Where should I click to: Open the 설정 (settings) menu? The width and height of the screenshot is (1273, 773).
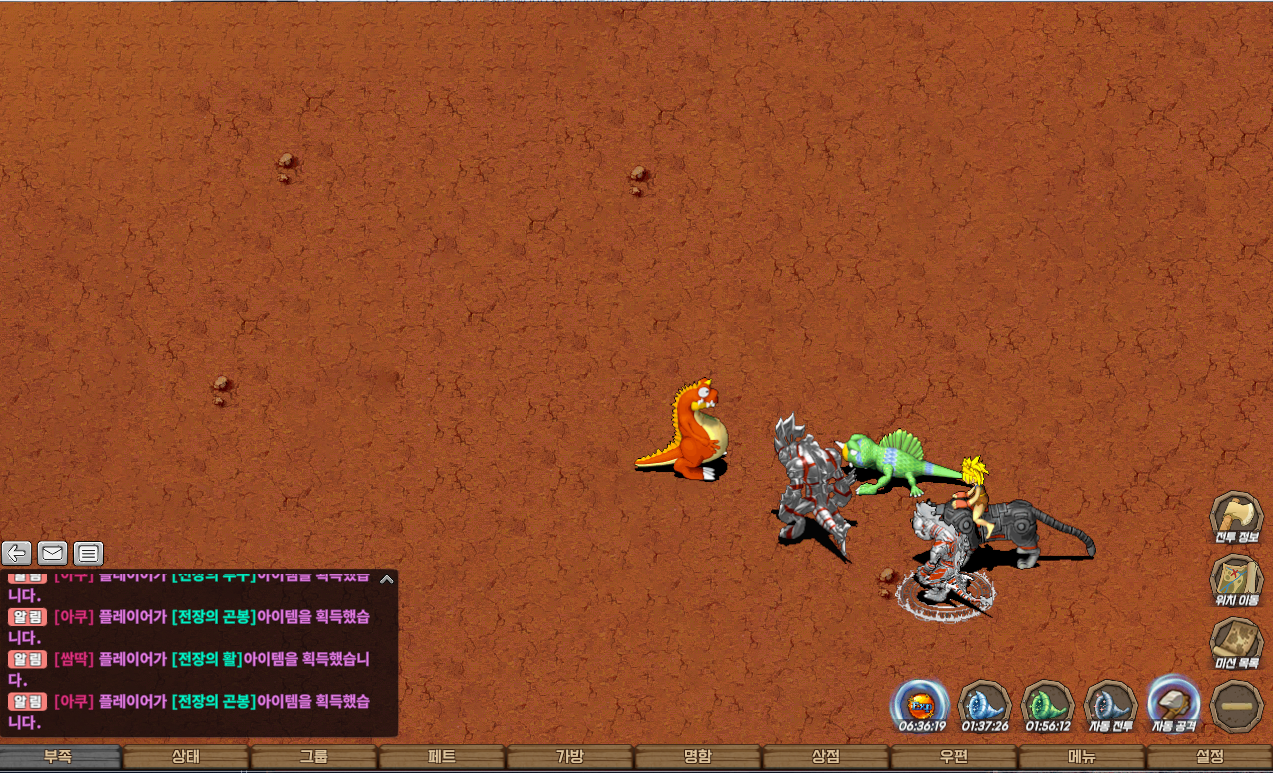coord(1210,757)
